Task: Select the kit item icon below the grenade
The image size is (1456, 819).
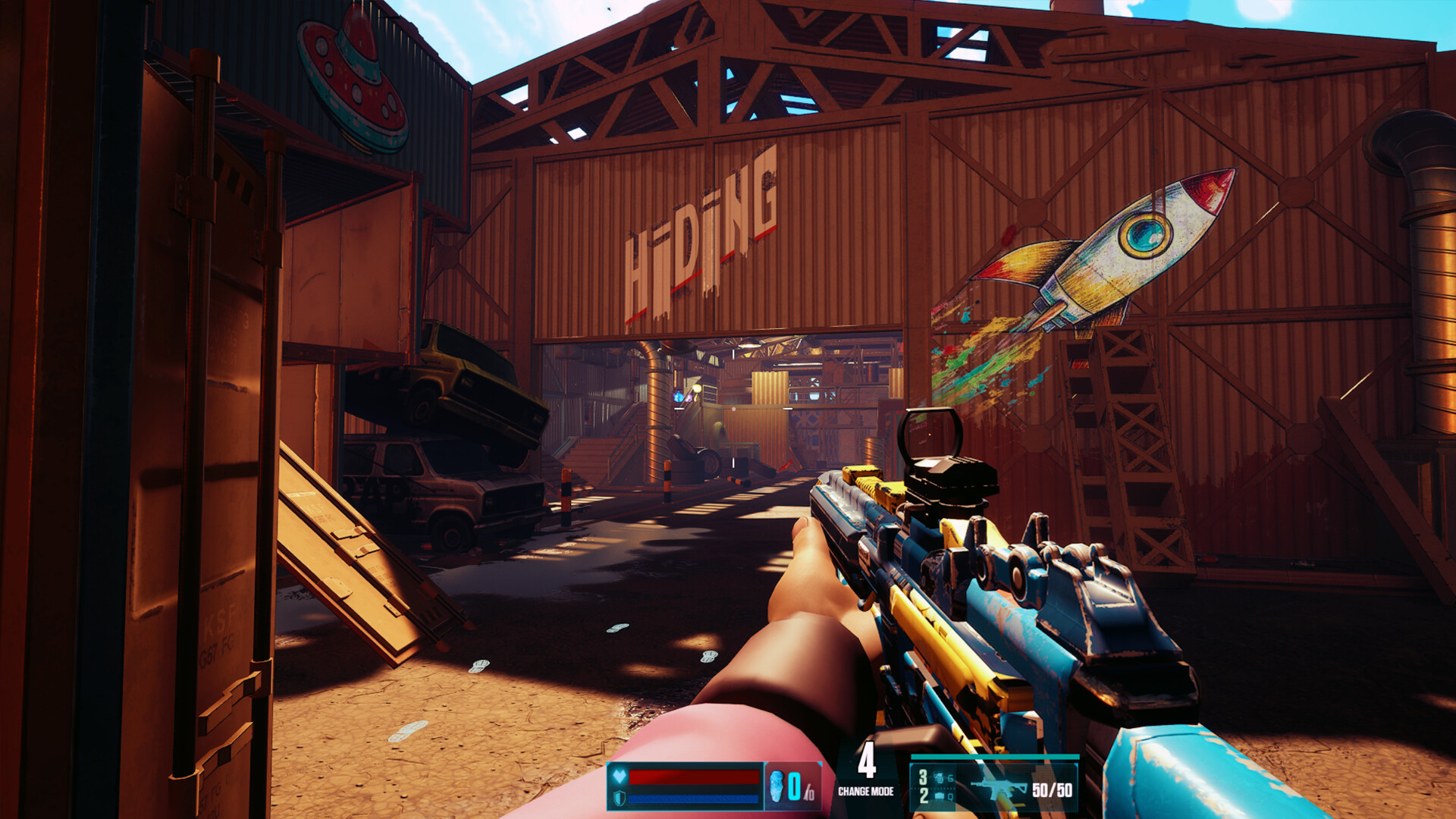Action: click(940, 795)
